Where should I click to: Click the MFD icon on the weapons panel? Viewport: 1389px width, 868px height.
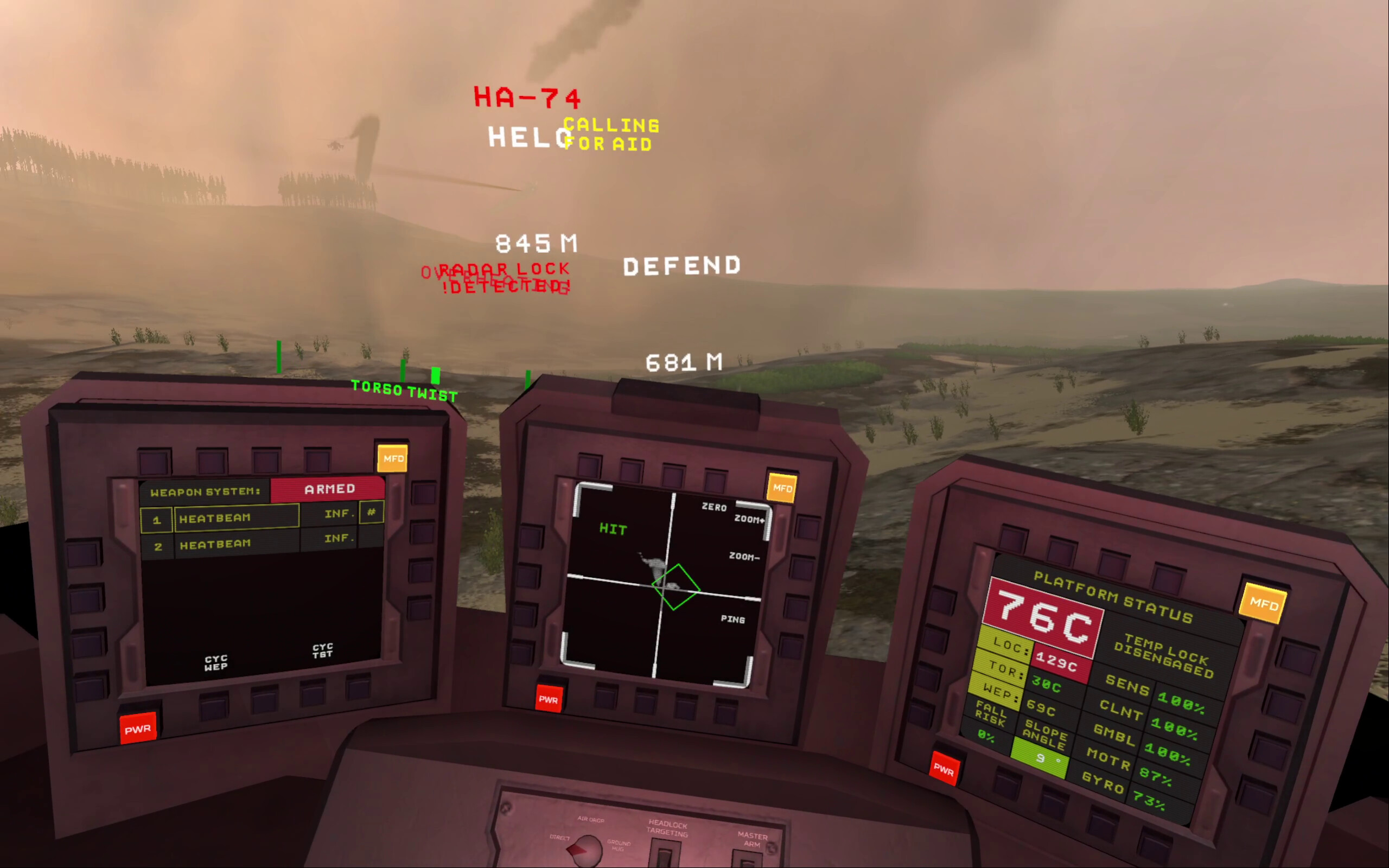point(393,457)
